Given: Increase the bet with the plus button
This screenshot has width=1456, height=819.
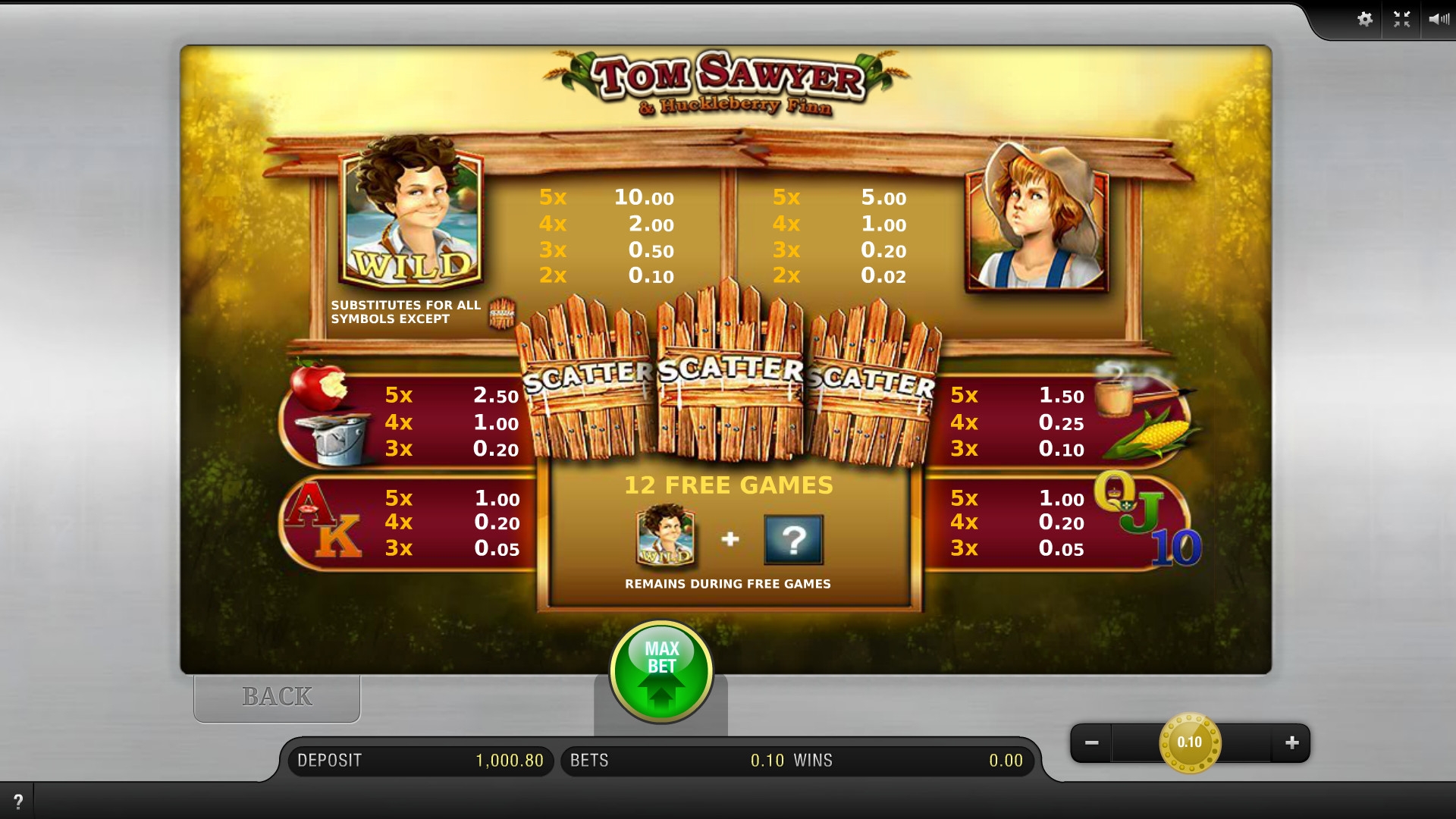Looking at the screenshot, I should 1292,743.
